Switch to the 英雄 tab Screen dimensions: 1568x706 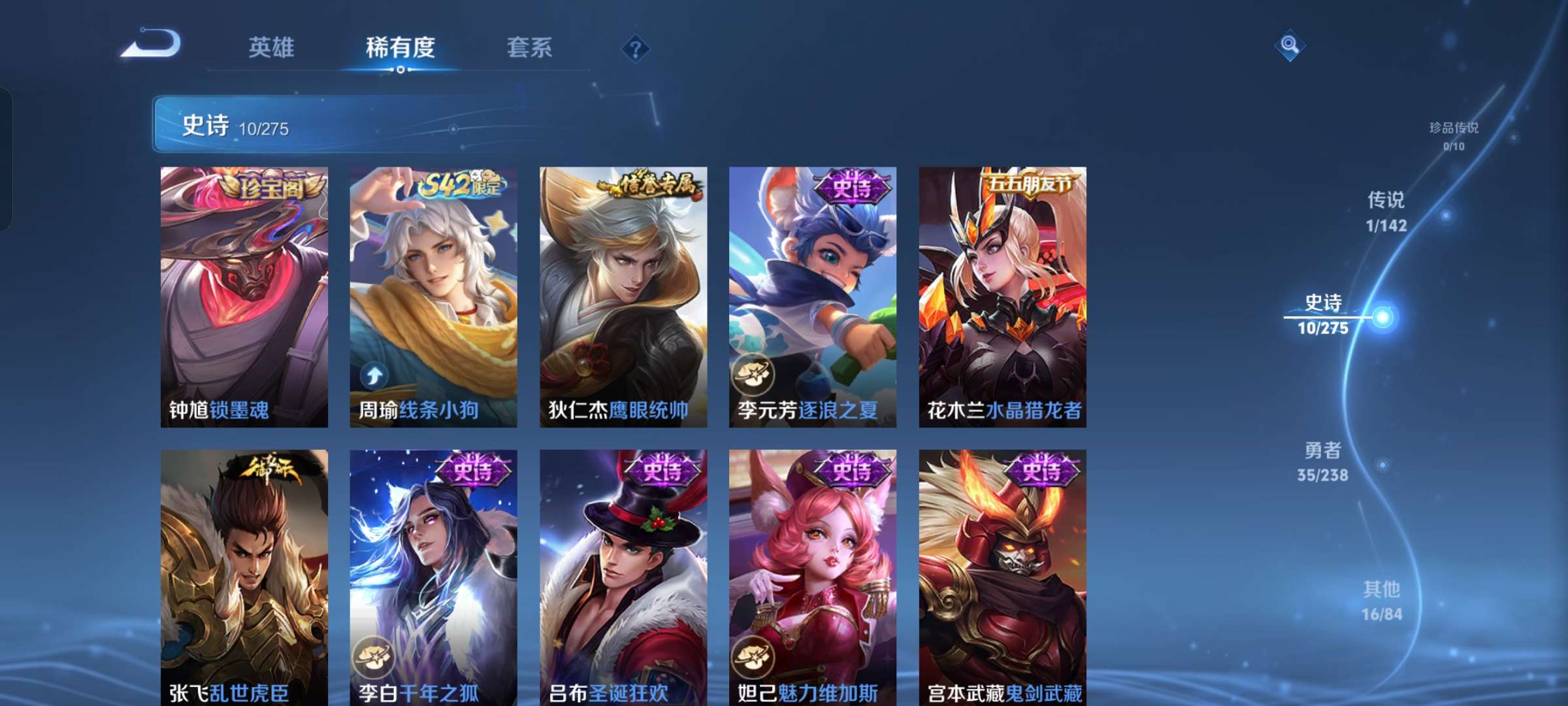tap(272, 47)
